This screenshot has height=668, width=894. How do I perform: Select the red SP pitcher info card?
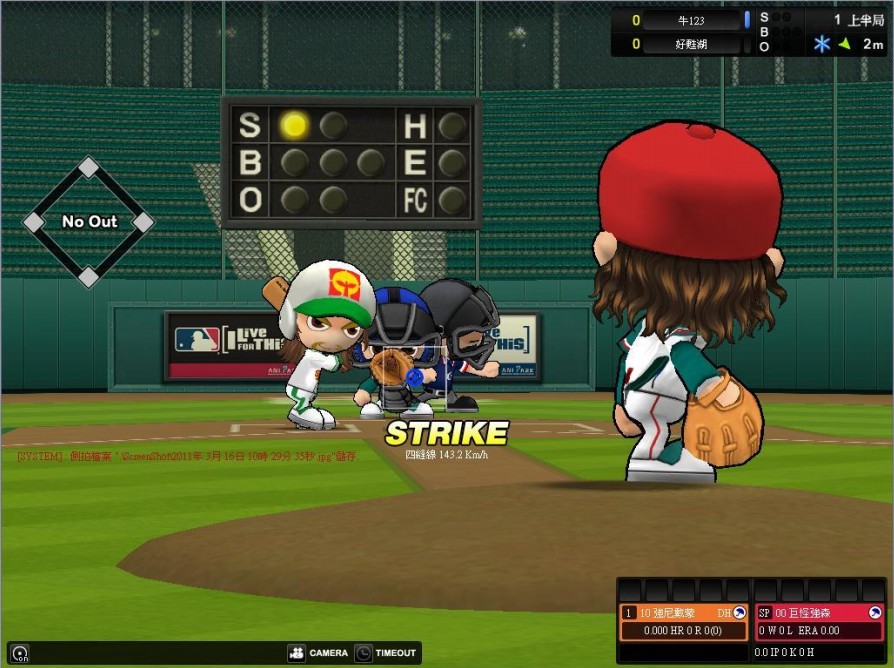819,622
